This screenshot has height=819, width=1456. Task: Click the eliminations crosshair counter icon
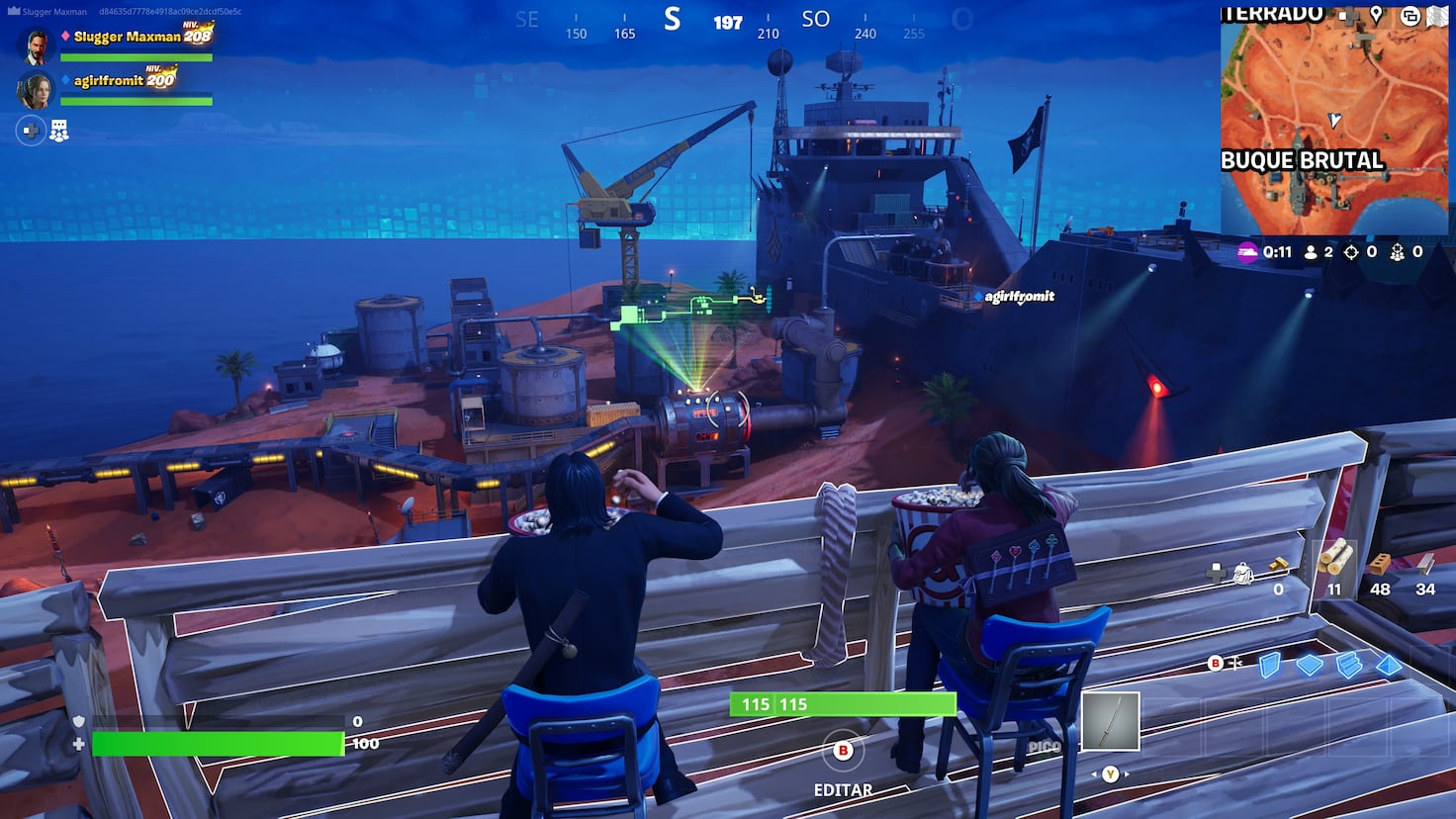coord(1351,252)
